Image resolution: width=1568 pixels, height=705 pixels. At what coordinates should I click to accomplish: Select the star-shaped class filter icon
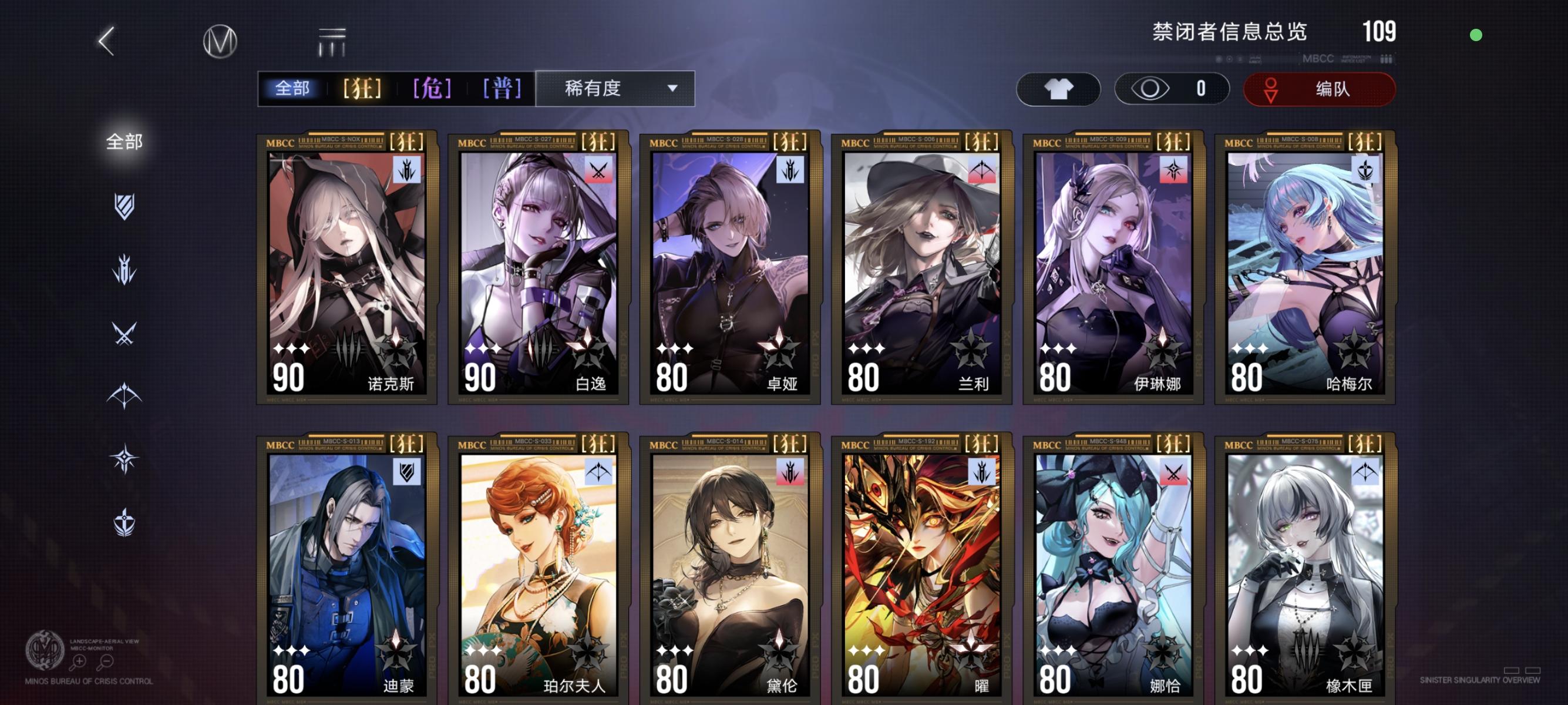point(125,458)
